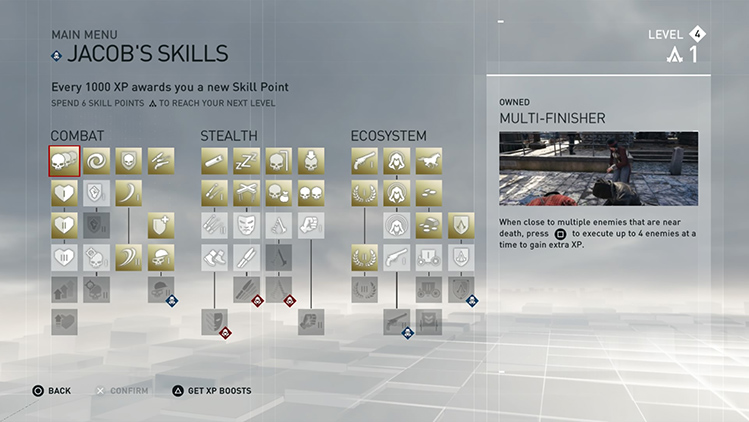Select the clenched fist stealth skill
749x422 pixels.
click(x=312, y=224)
